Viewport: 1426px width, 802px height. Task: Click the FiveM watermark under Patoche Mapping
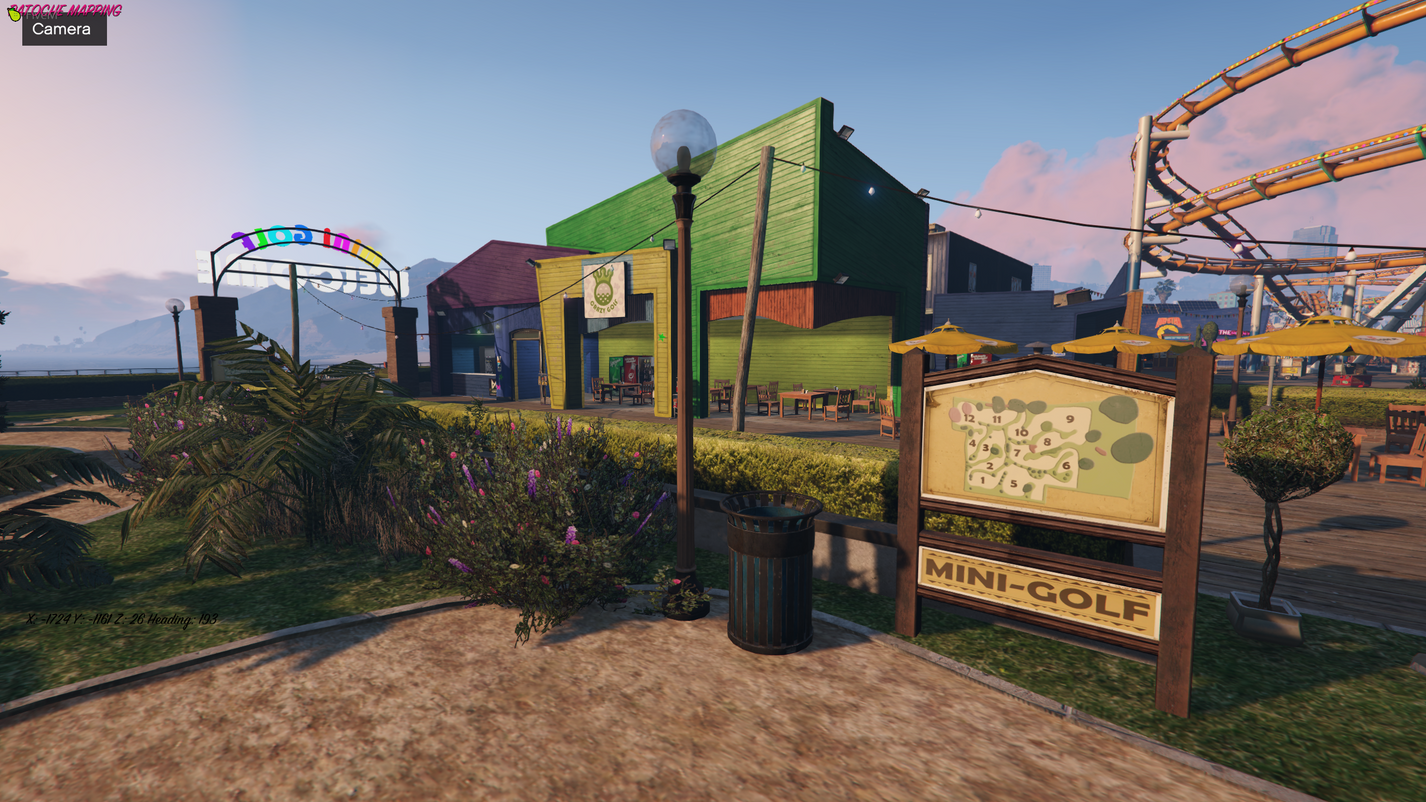pos(43,15)
